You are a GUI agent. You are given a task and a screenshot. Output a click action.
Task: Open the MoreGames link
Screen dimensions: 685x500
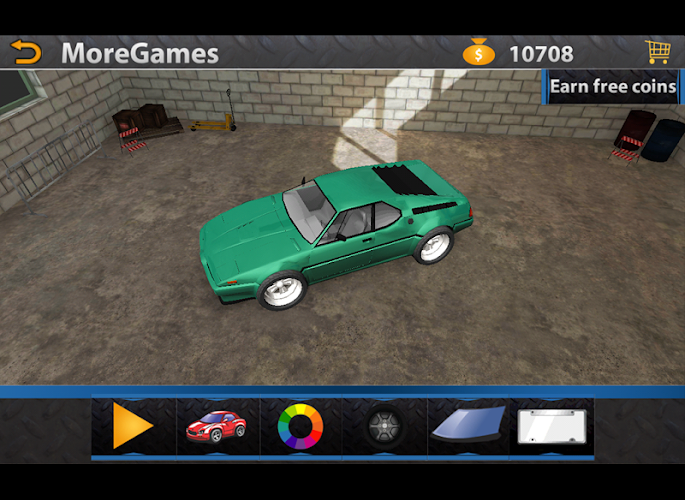(x=140, y=53)
